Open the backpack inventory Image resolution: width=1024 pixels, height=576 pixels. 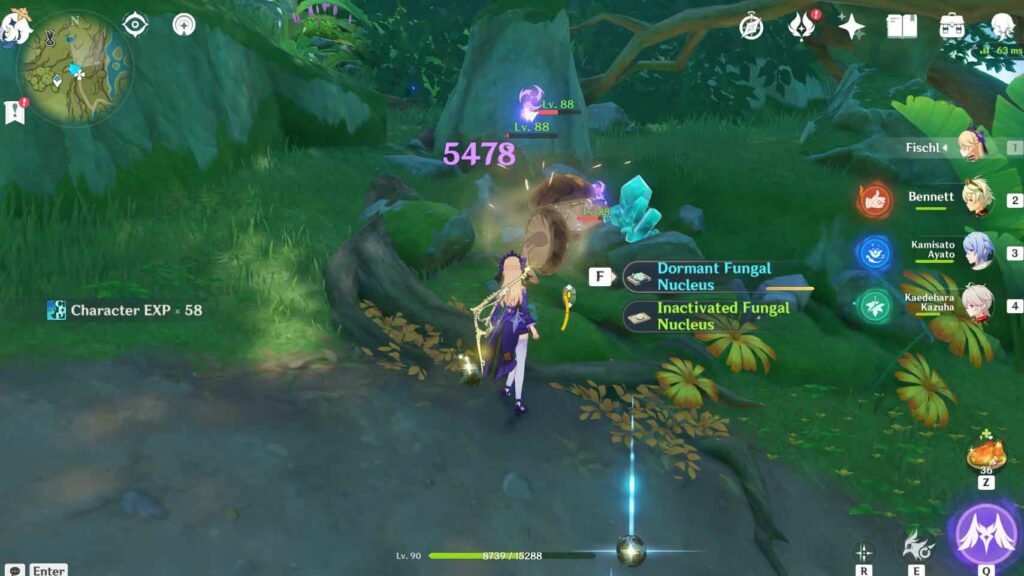click(x=951, y=27)
